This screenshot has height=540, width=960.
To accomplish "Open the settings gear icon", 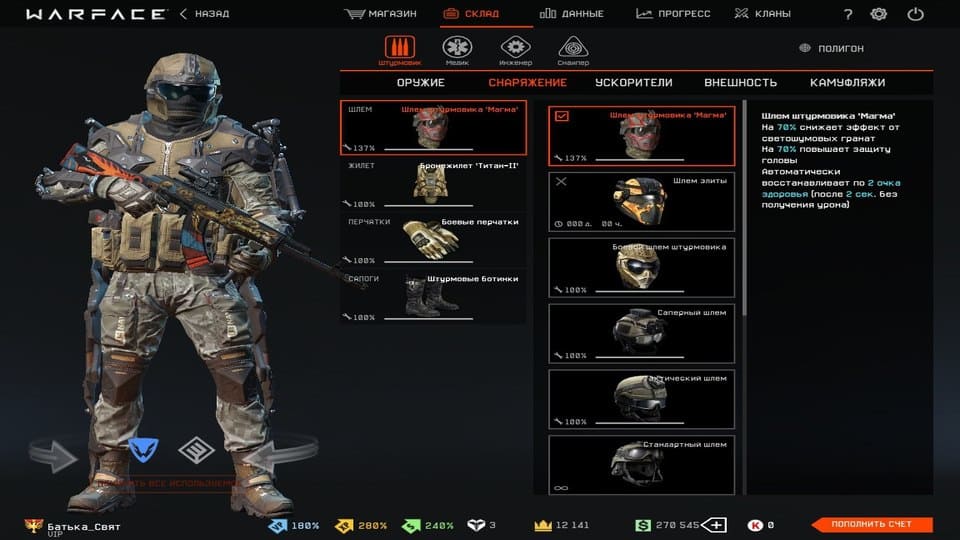I will coord(879,14).
